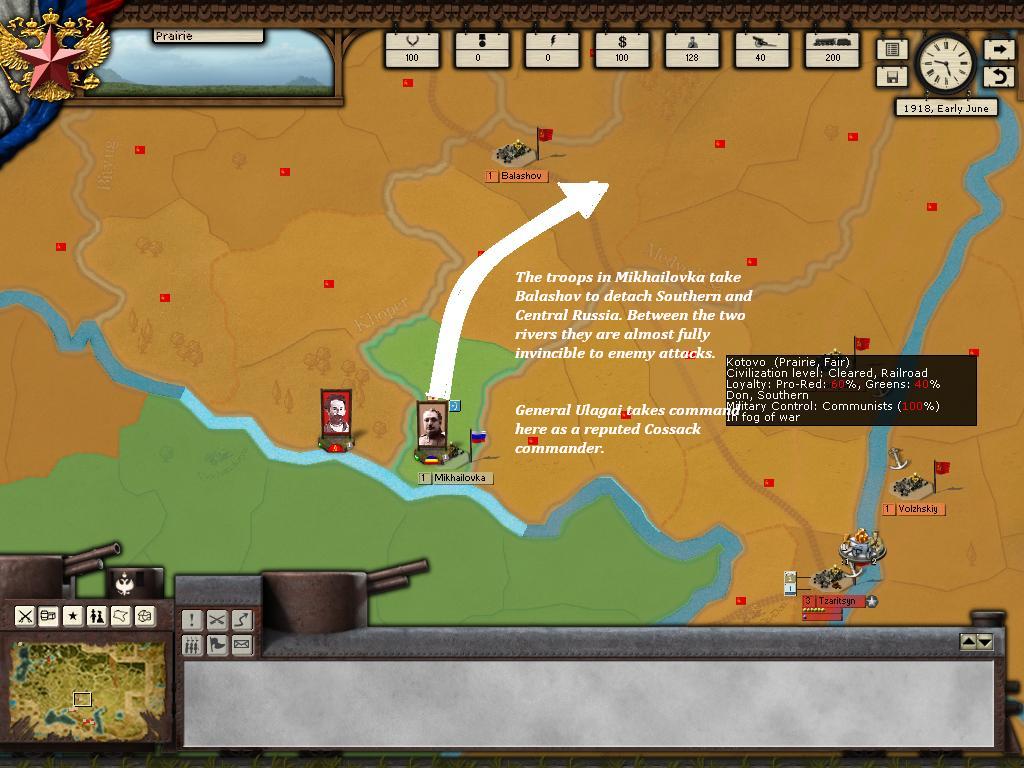Select the crossed sabres order button
The width and height of the screenshot is (1024, 768).
[216, 620]
